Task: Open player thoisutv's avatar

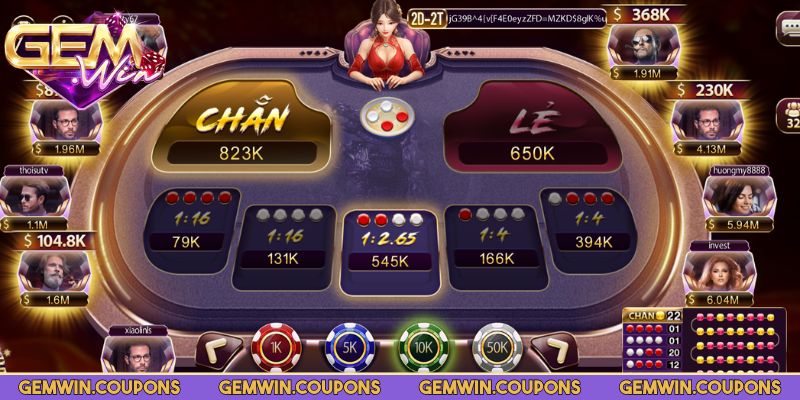Action: click(37, 197)
